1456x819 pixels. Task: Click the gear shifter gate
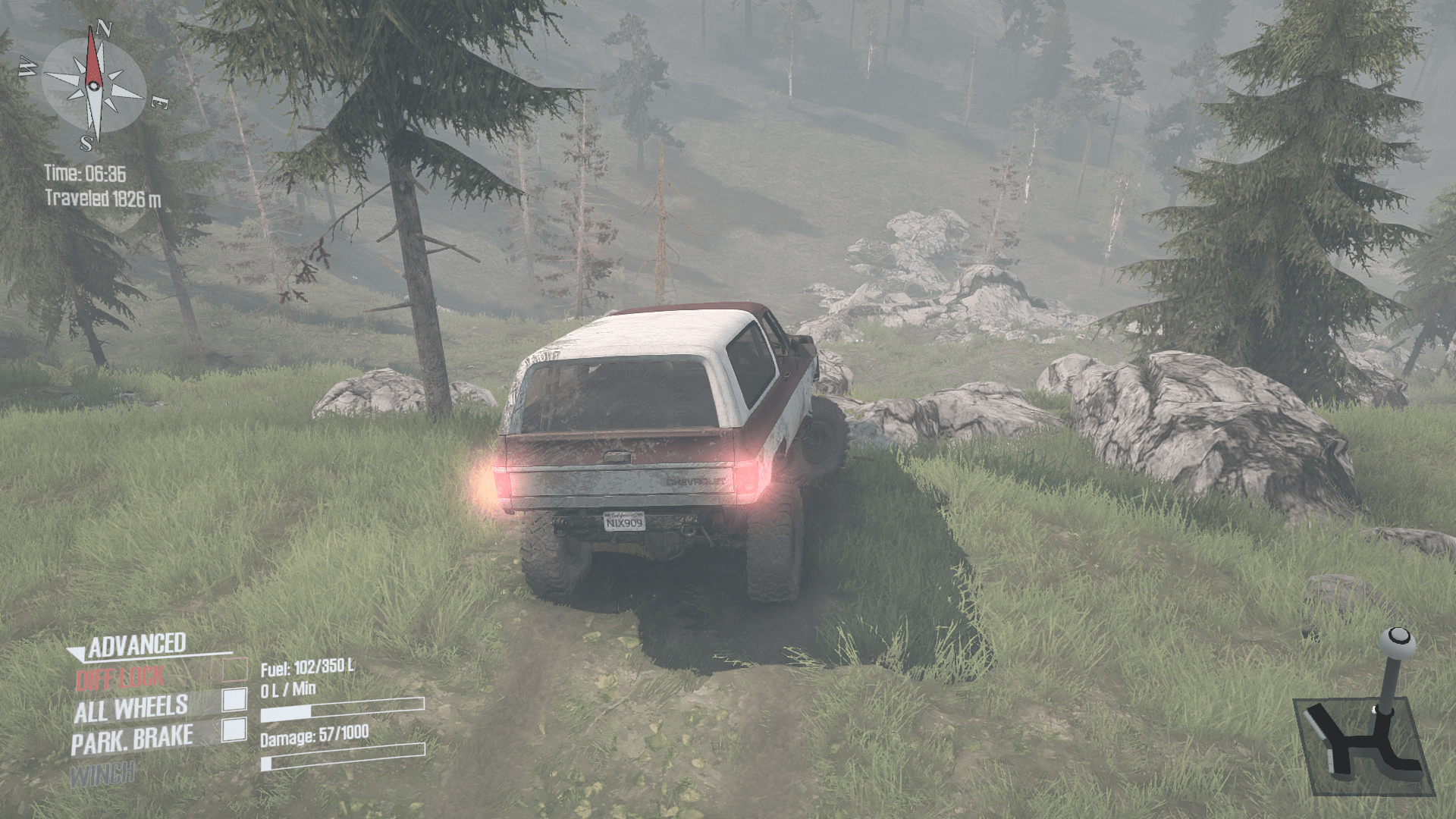(x=1361, y=745)
